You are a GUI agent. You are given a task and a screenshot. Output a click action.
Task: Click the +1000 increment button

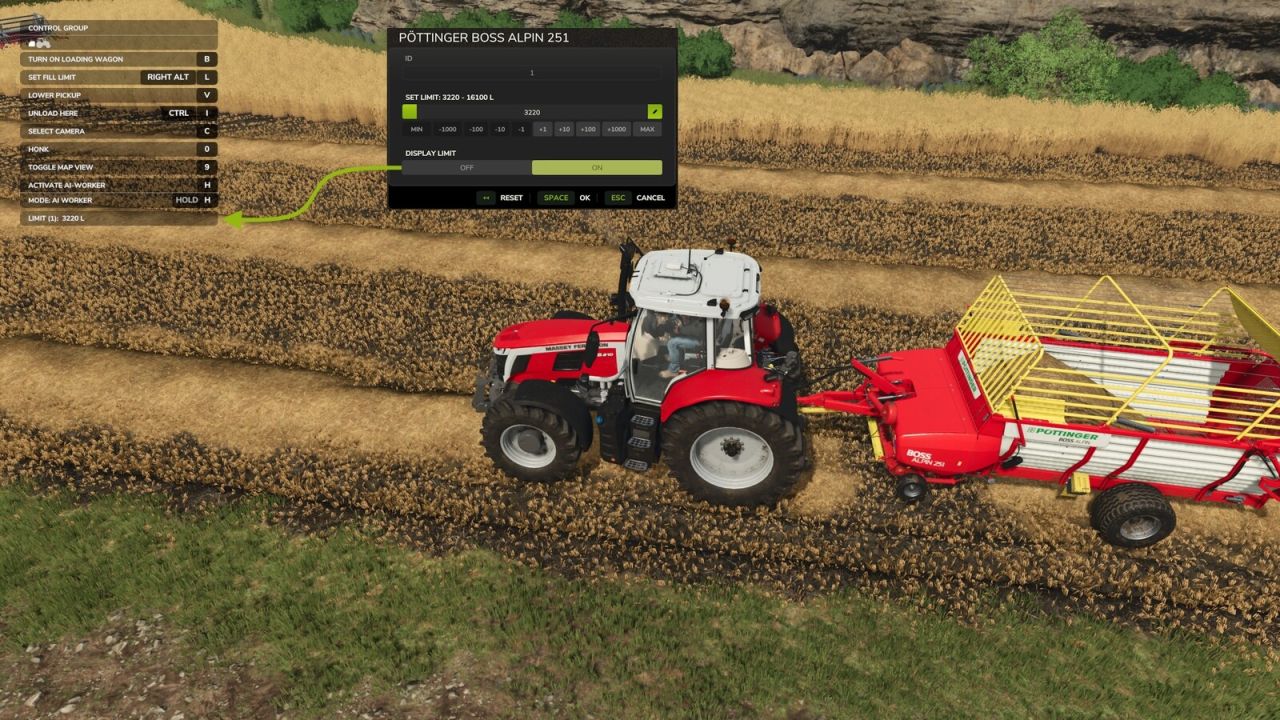616,129
